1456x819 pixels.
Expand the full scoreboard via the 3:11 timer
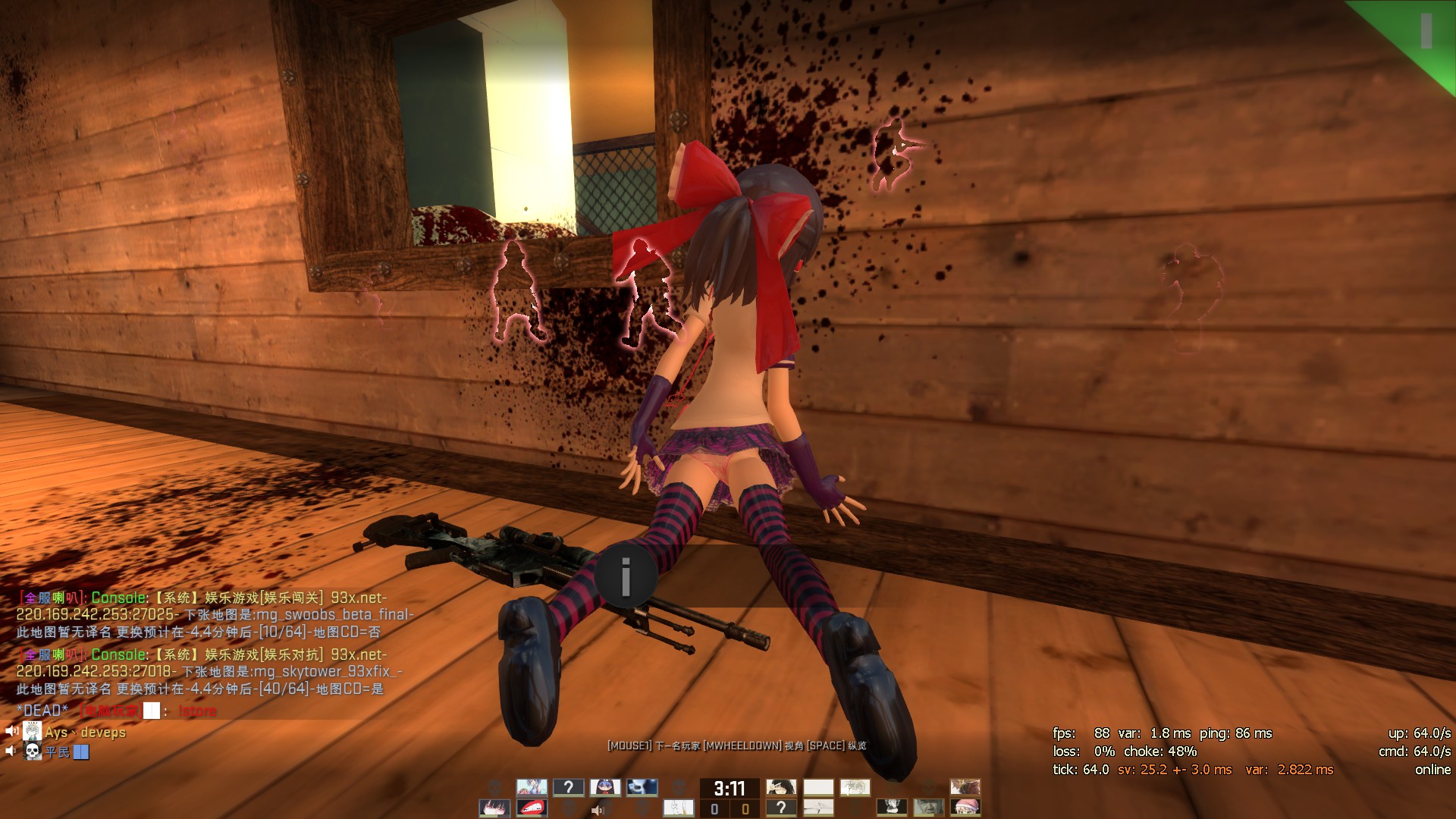[730, 789]
